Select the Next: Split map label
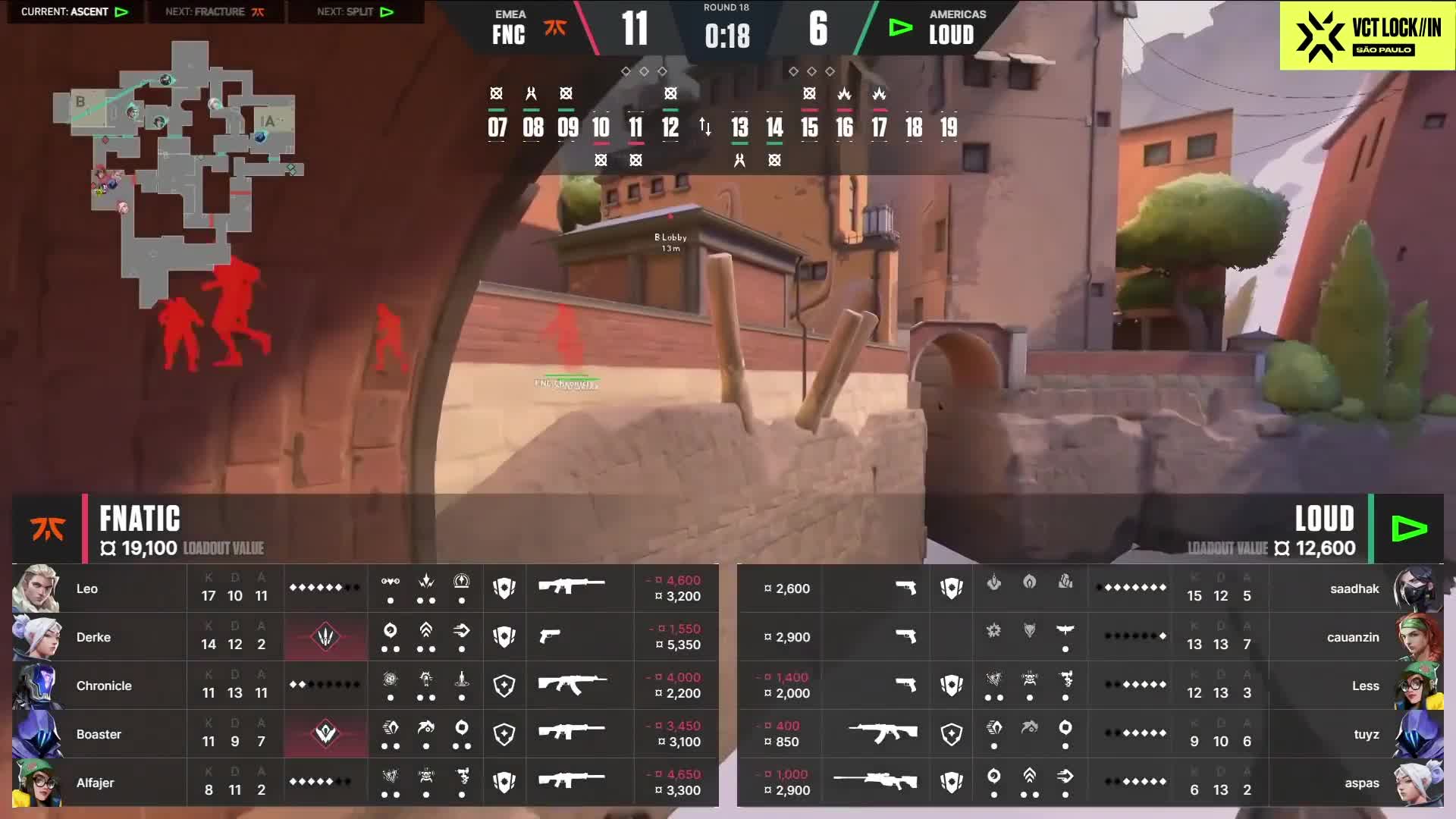This screenshot has height=819, width=1456. 355,12
